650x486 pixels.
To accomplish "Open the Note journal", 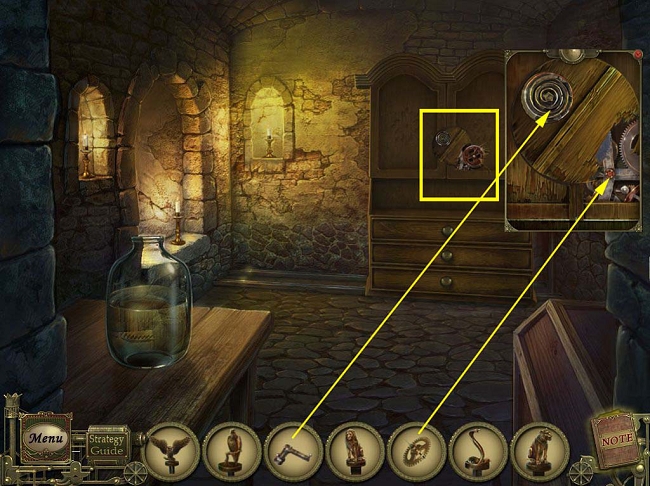I will (616, 435).
